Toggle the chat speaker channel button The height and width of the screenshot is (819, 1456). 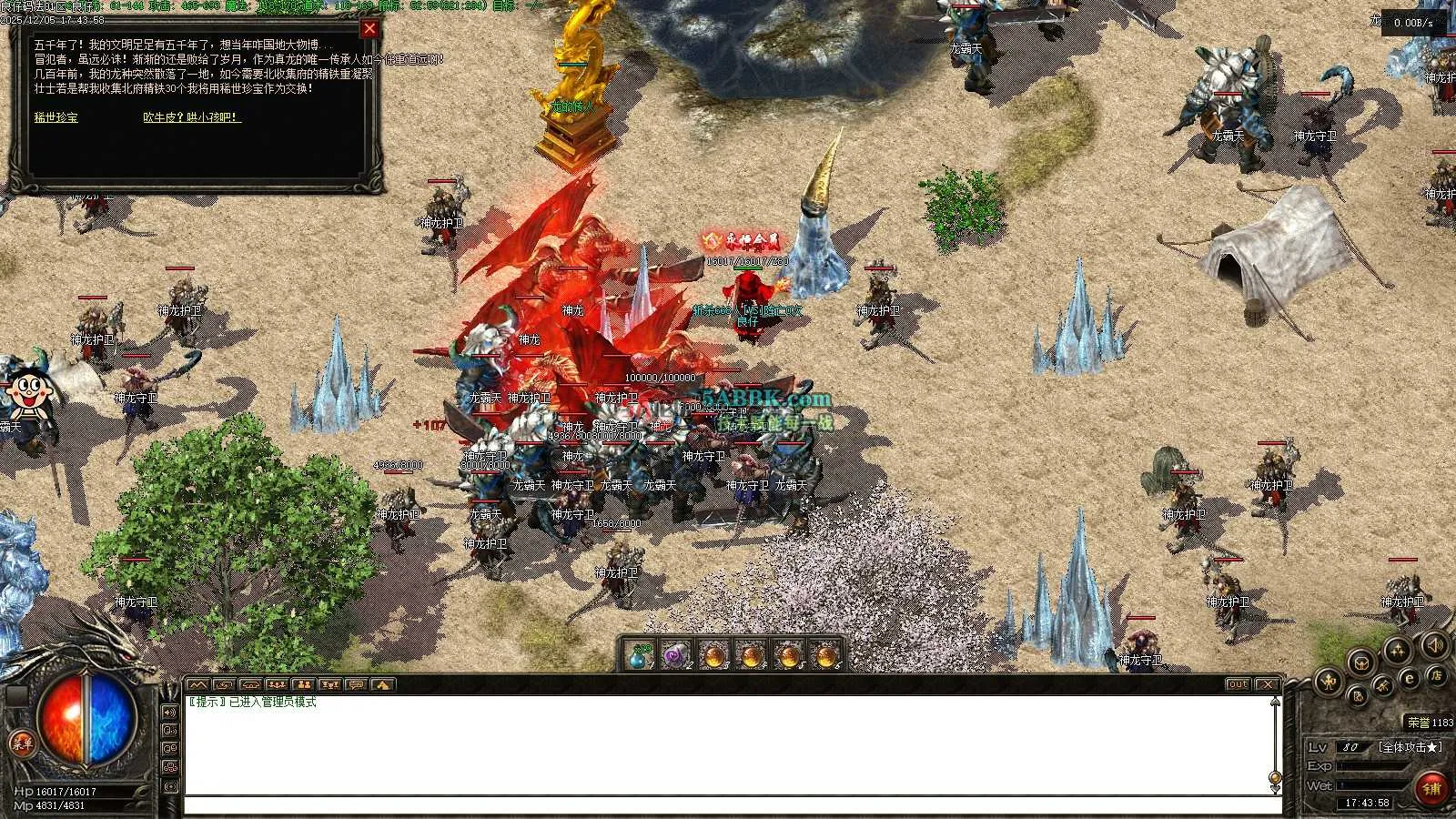(x=170, y=712)
